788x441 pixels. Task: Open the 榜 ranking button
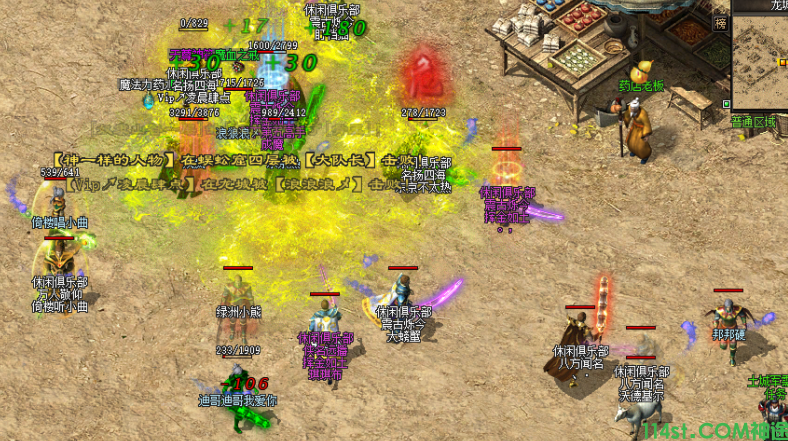(x=720, y=22)
